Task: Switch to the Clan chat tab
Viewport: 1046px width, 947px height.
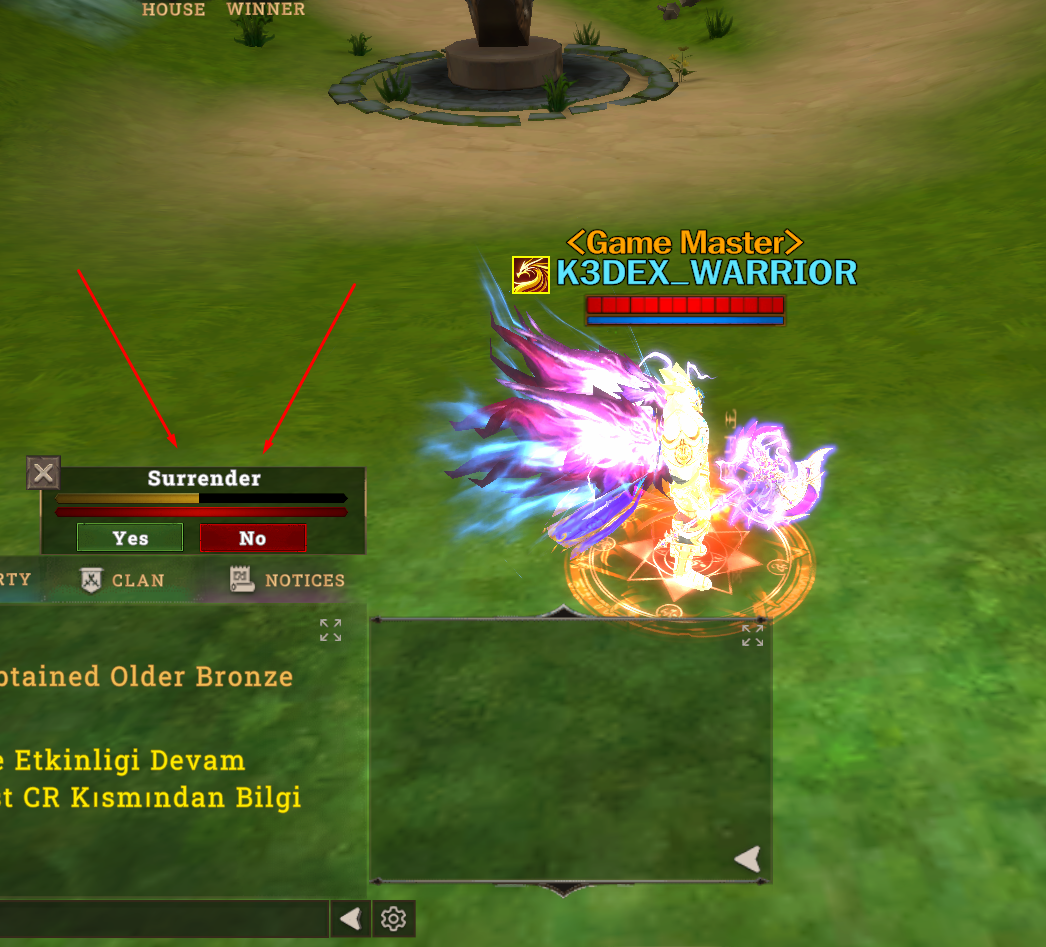Action: (123, 580)
